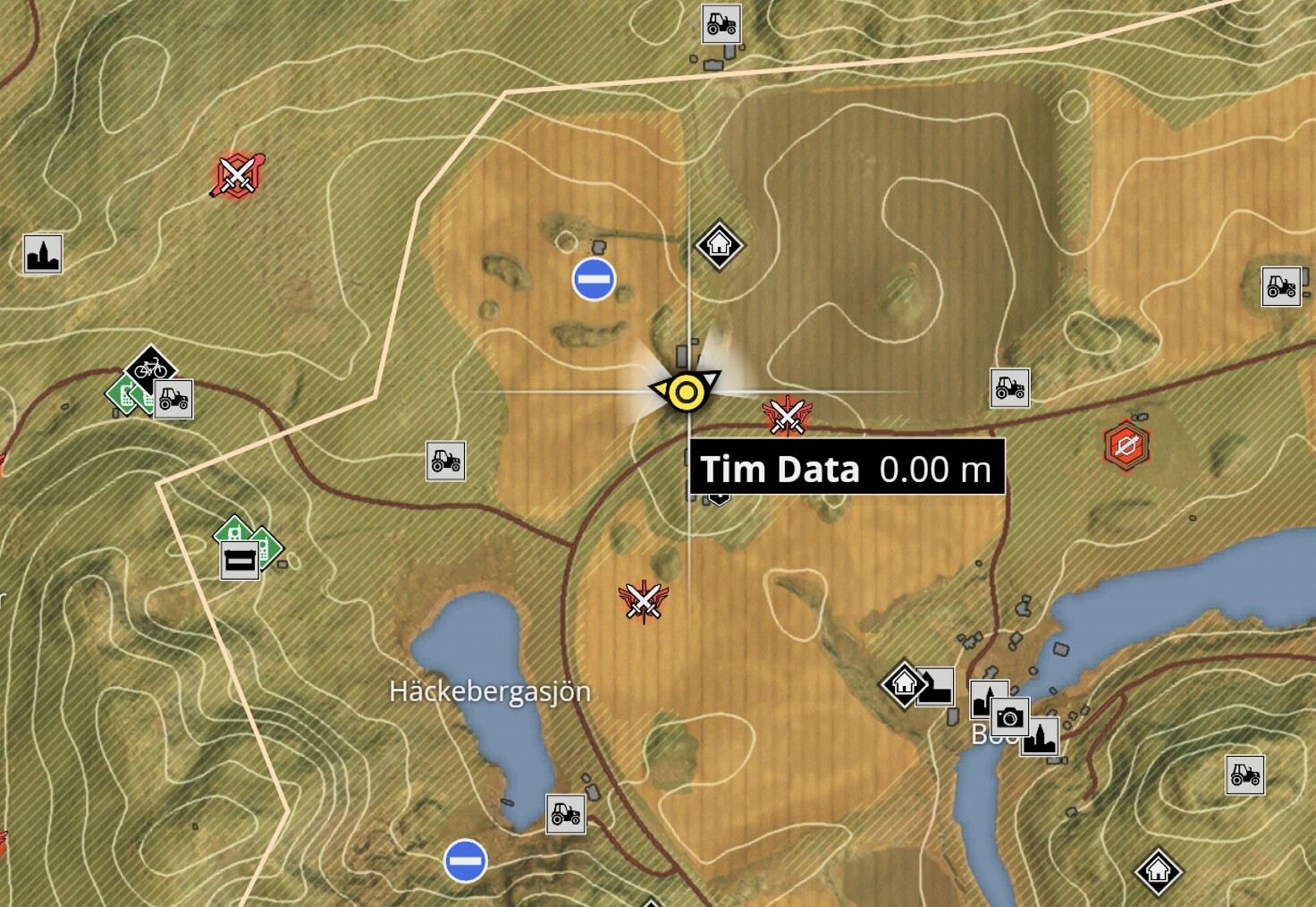
Task: Select the bicycle station map marker
Action: [149, 367]
